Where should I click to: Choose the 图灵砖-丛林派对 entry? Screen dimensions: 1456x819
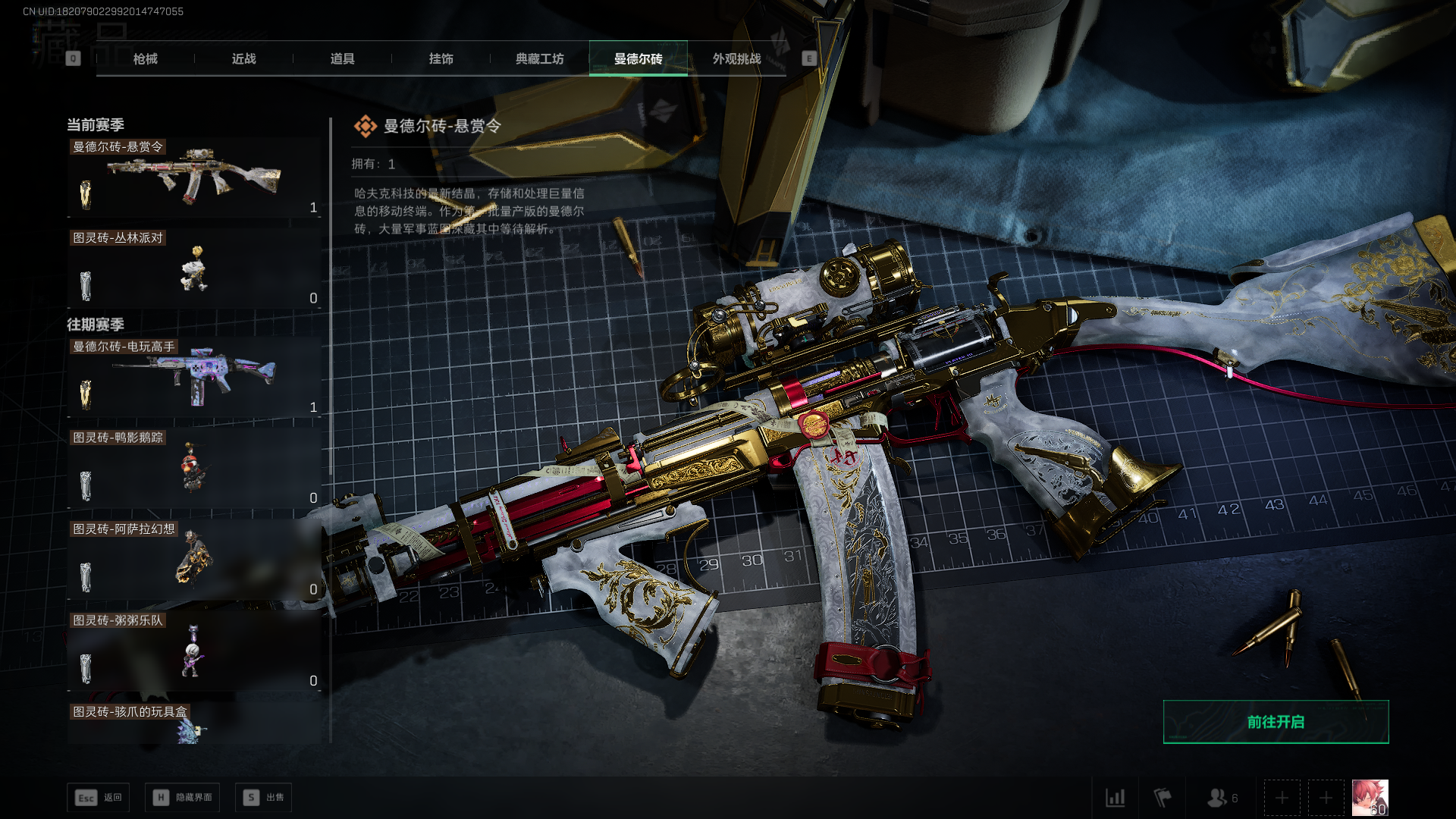pos(194,270)
